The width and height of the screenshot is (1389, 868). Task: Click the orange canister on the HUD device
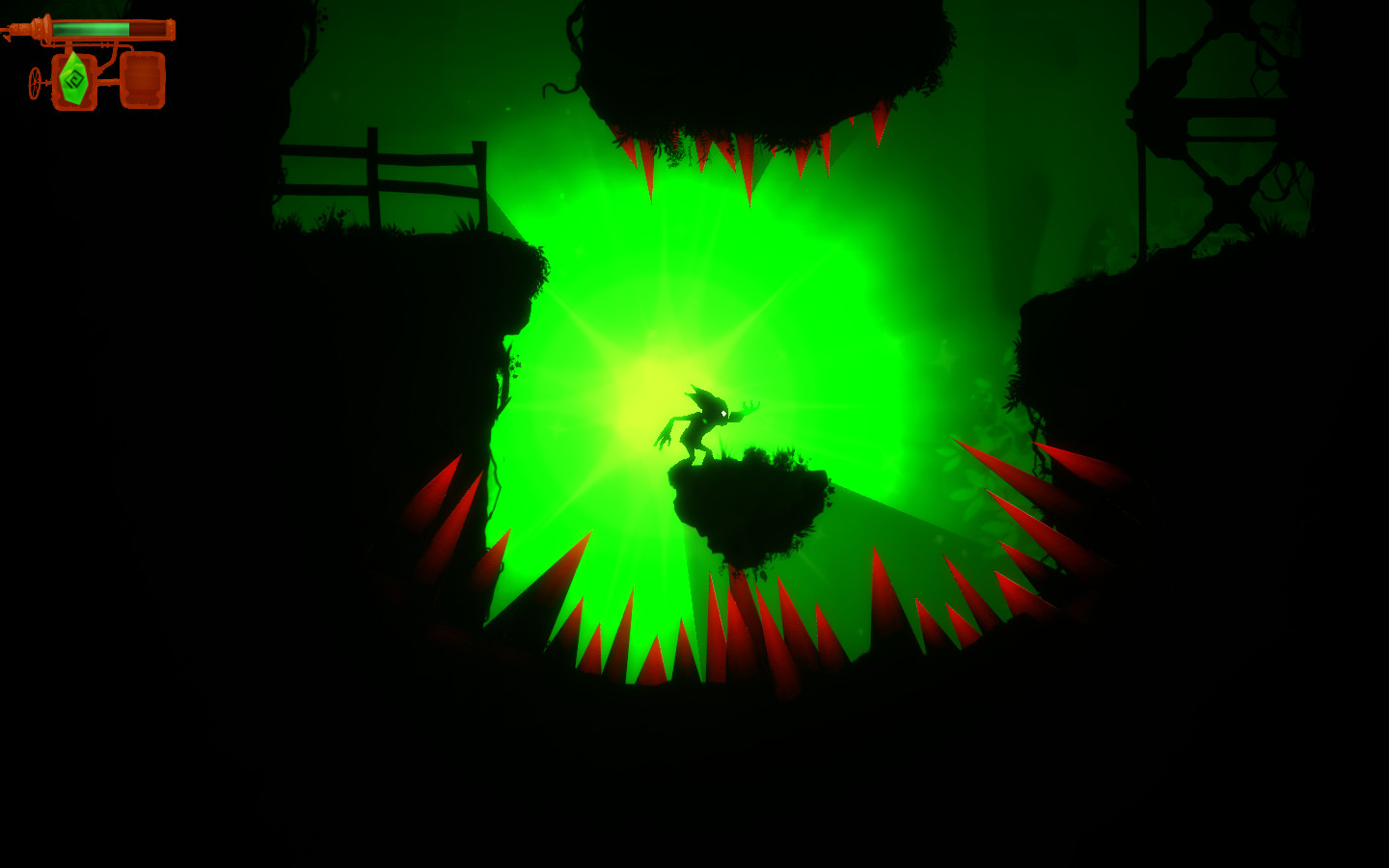(x=144, y=79)
